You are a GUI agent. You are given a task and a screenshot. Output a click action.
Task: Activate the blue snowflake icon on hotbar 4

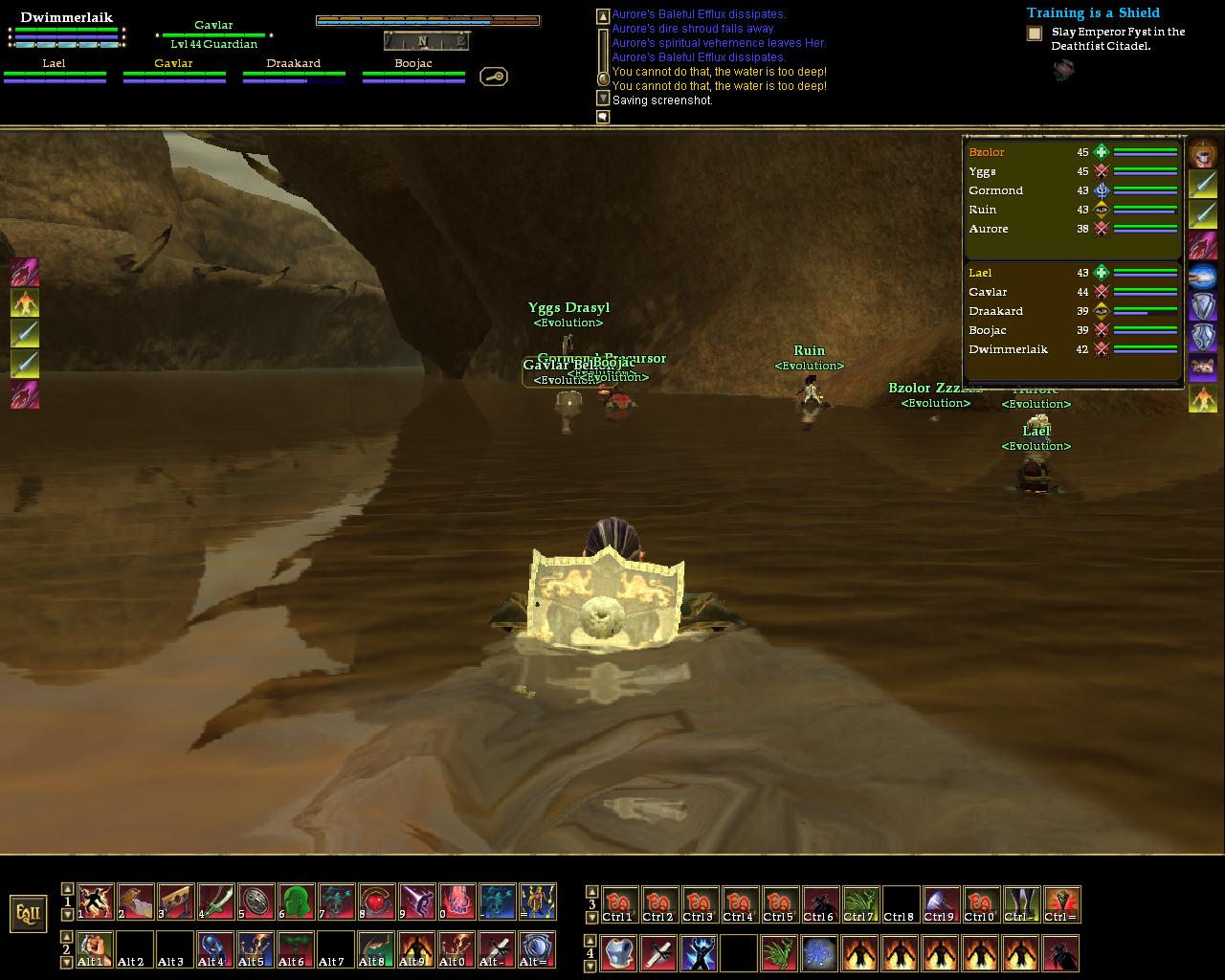(819, 953)
